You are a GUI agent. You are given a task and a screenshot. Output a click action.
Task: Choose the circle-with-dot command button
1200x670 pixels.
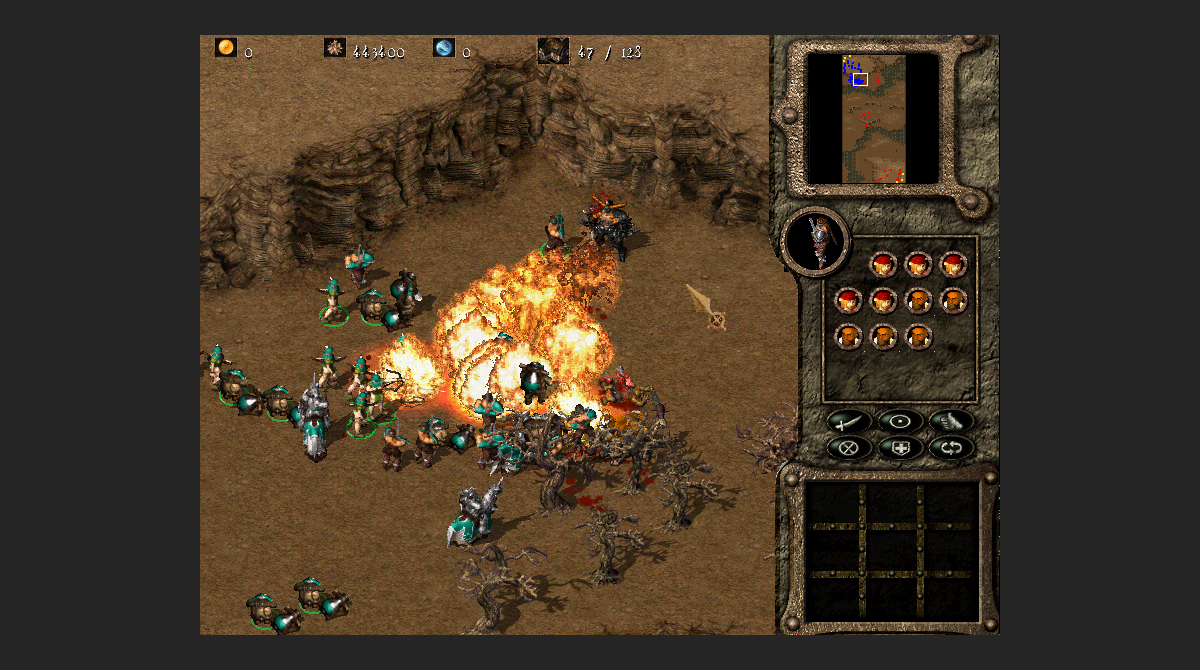pyautogui.click(x=901, y=421)
